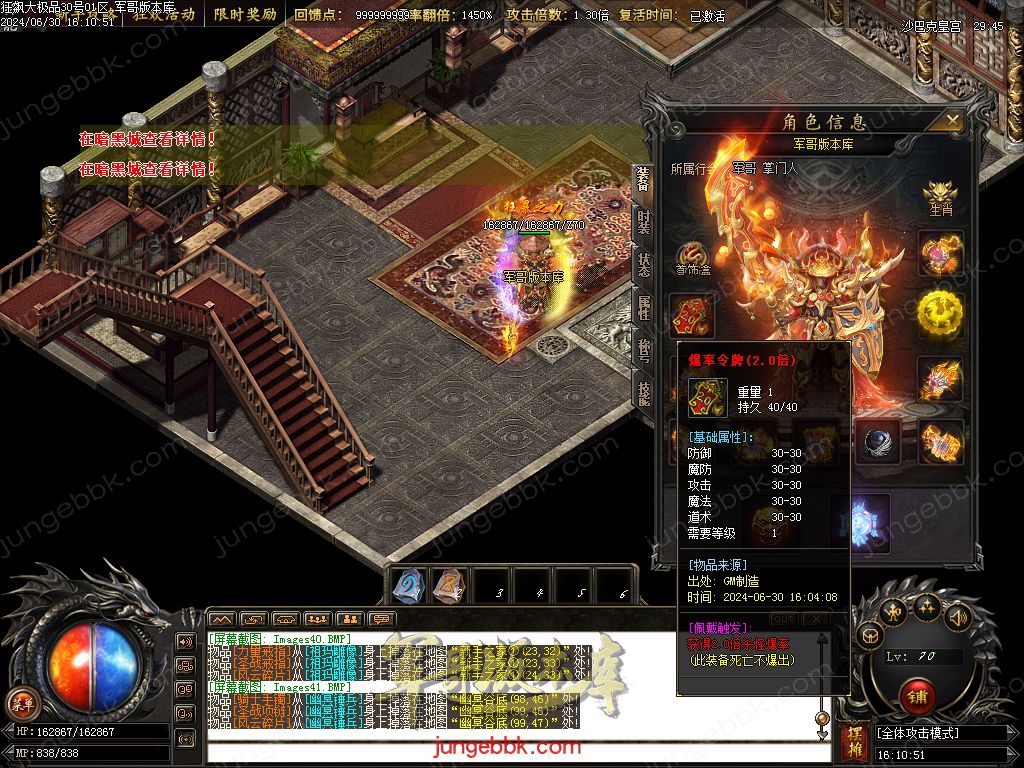Viewport: 1024px width, 768px height.
Task: Toggle the speaker sound icon on the dragon dial
Action: click(957, 616)
